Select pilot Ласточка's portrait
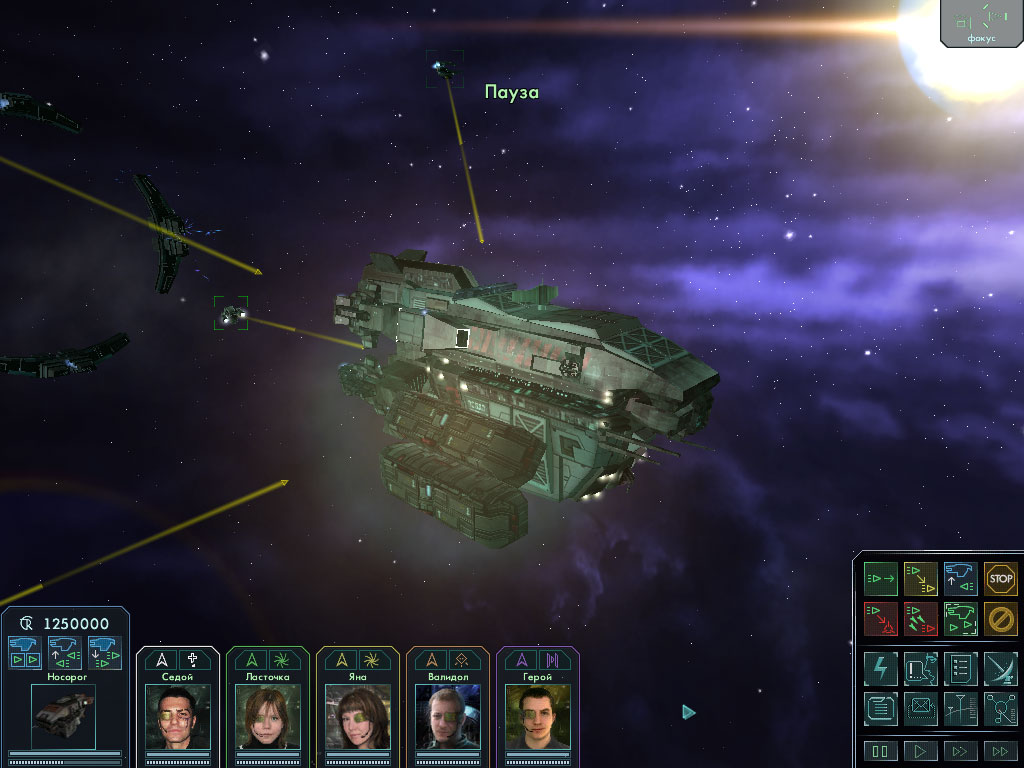This screenshot has height=768, width=1024. pos(268,716)
